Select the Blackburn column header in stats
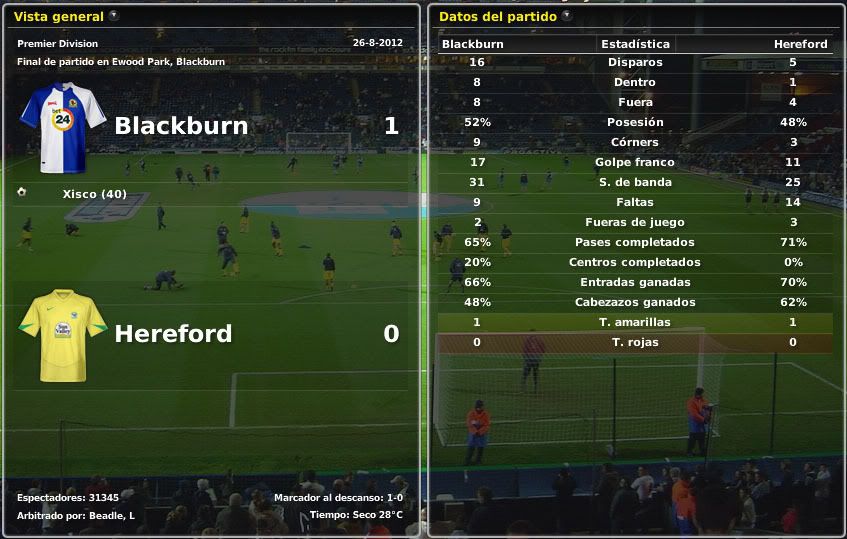This screenshot has width=847, height=539. click(x=473, y=44)
